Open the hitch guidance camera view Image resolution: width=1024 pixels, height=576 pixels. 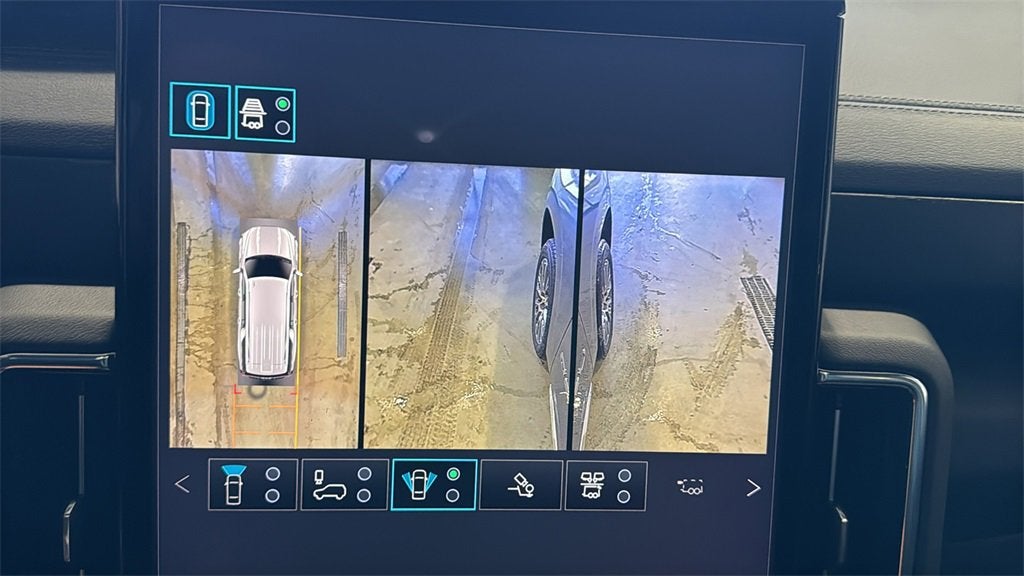tap(520, 486)
